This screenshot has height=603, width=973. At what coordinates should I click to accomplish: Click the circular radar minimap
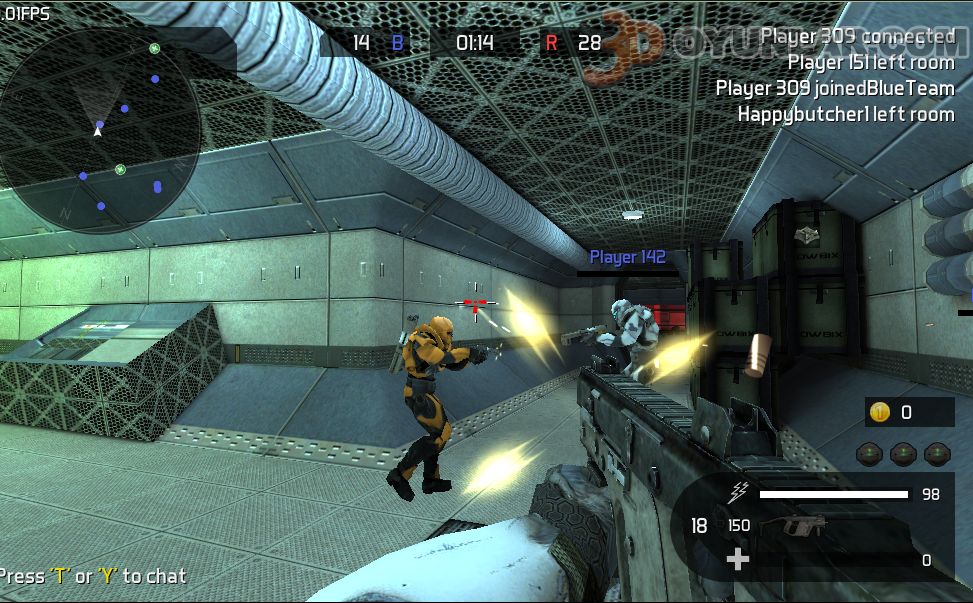coord(100,132)
